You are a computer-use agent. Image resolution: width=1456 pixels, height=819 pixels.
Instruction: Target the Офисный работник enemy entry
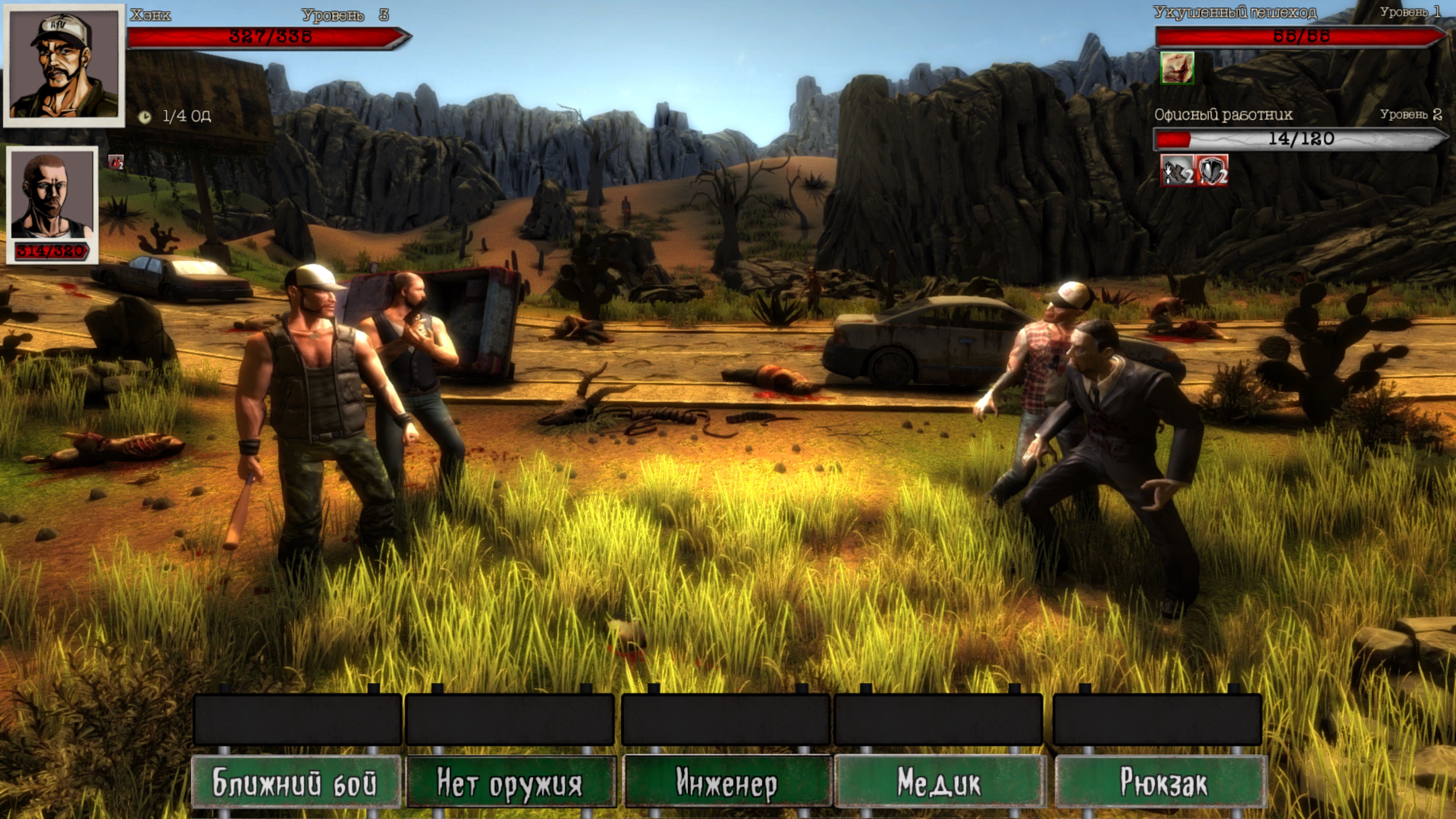pos(1223,115)
